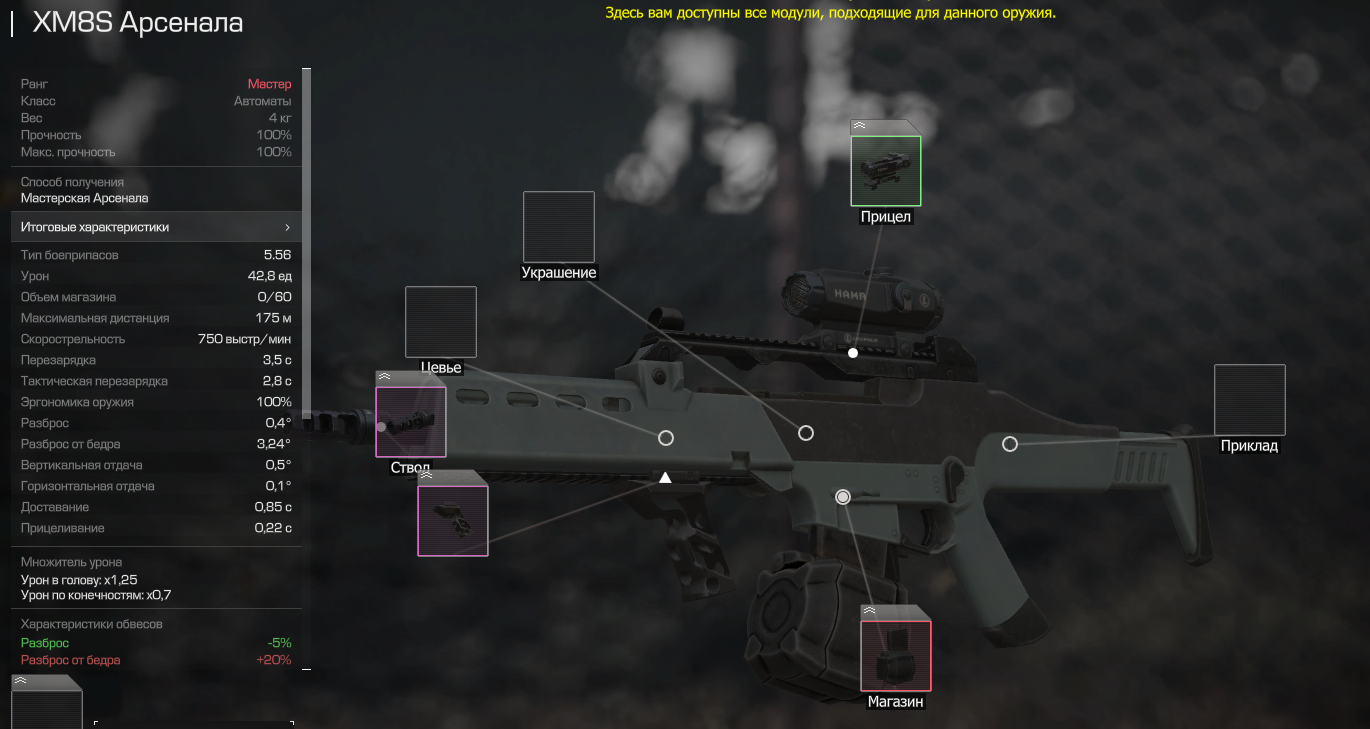Screen dimensions: 1370x729
Task: Open the Ствол barrel module slot
Action: [x=410, y=422]
